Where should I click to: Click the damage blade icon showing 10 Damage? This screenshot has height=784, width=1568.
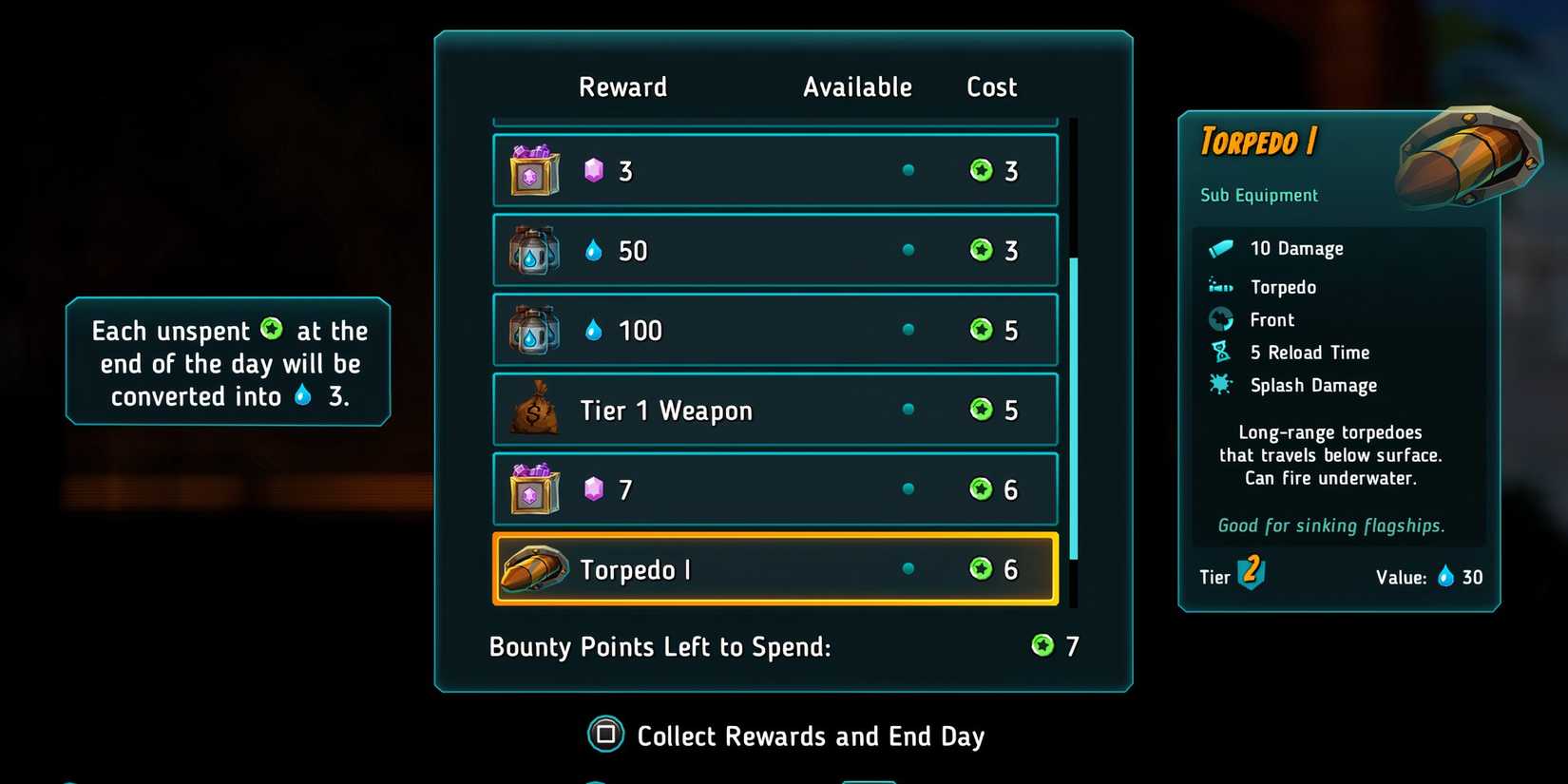(1220, 248)
